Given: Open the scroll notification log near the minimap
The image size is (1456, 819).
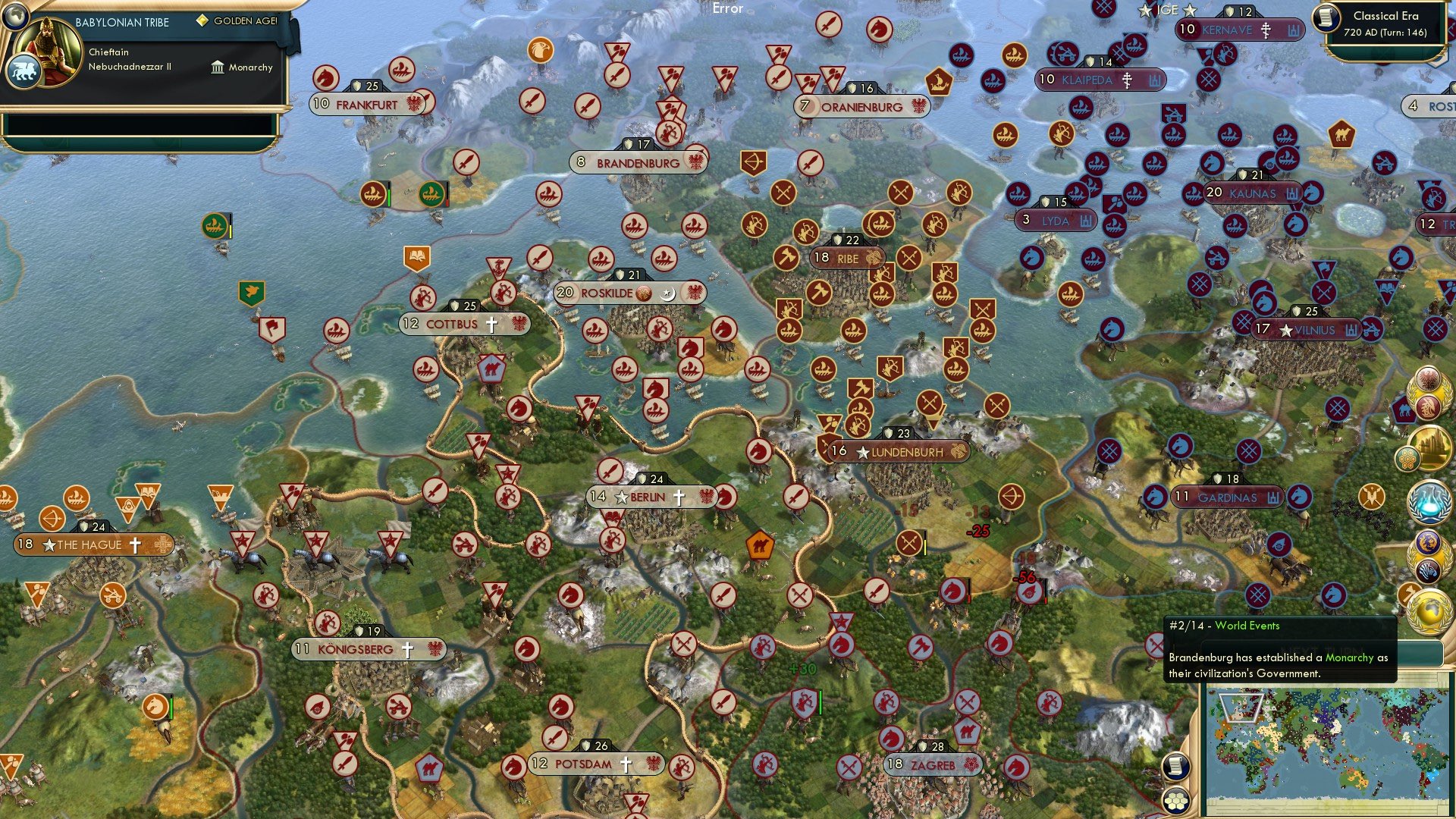Looking at the screenshot, I should [x=1177, y=767].
